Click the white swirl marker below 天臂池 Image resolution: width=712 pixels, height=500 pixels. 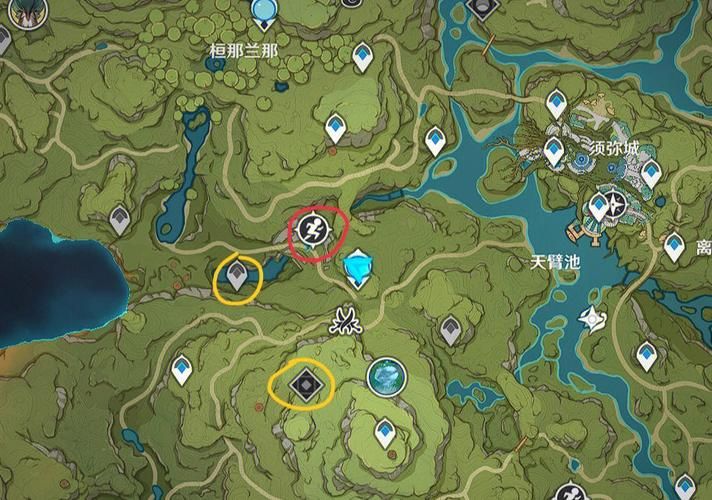click(x=590, y=319)
